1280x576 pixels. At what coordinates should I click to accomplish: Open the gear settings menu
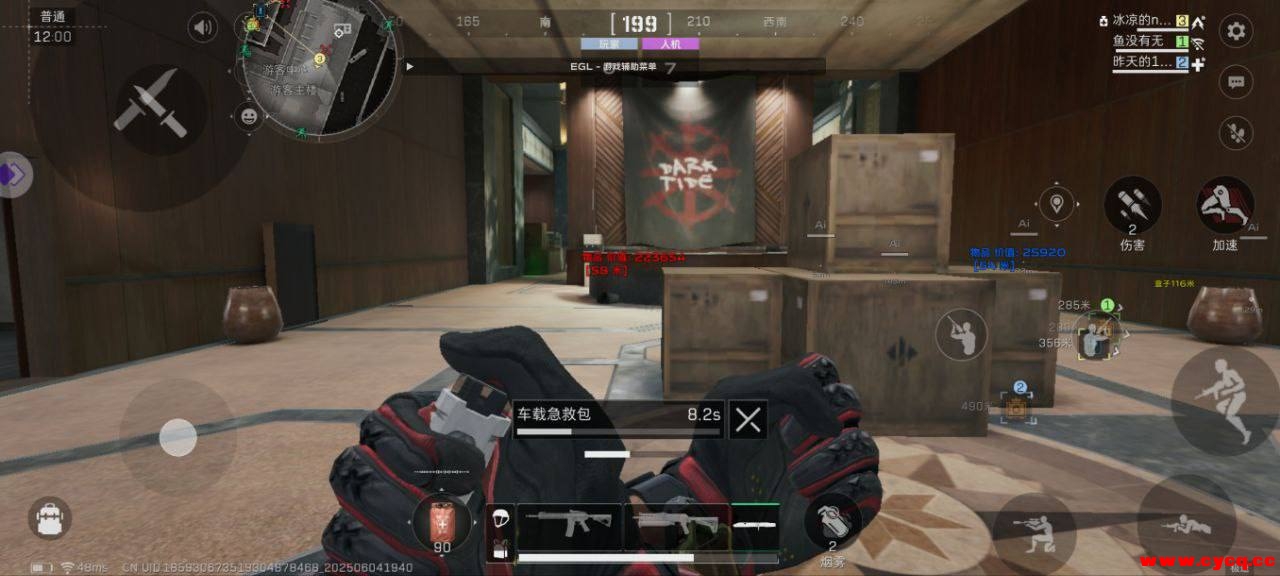pyautogui.click(x=1236, y=31)
